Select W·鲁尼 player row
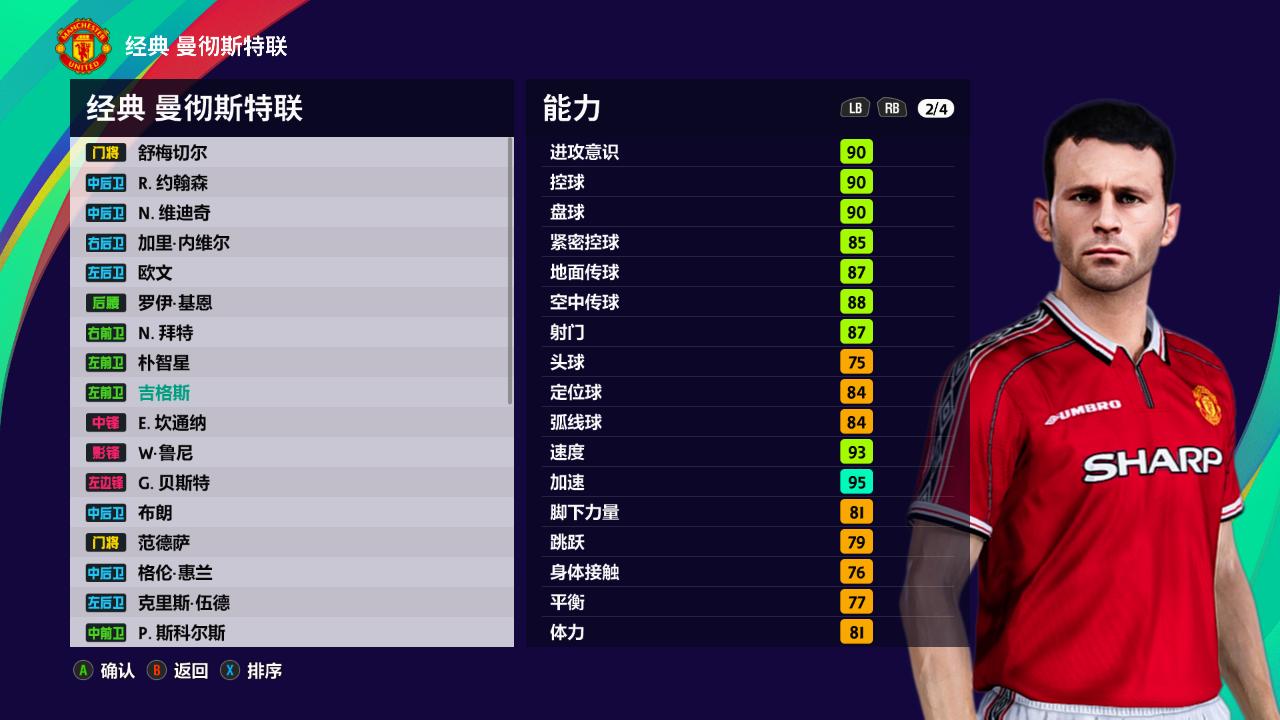 click(290, 453)
